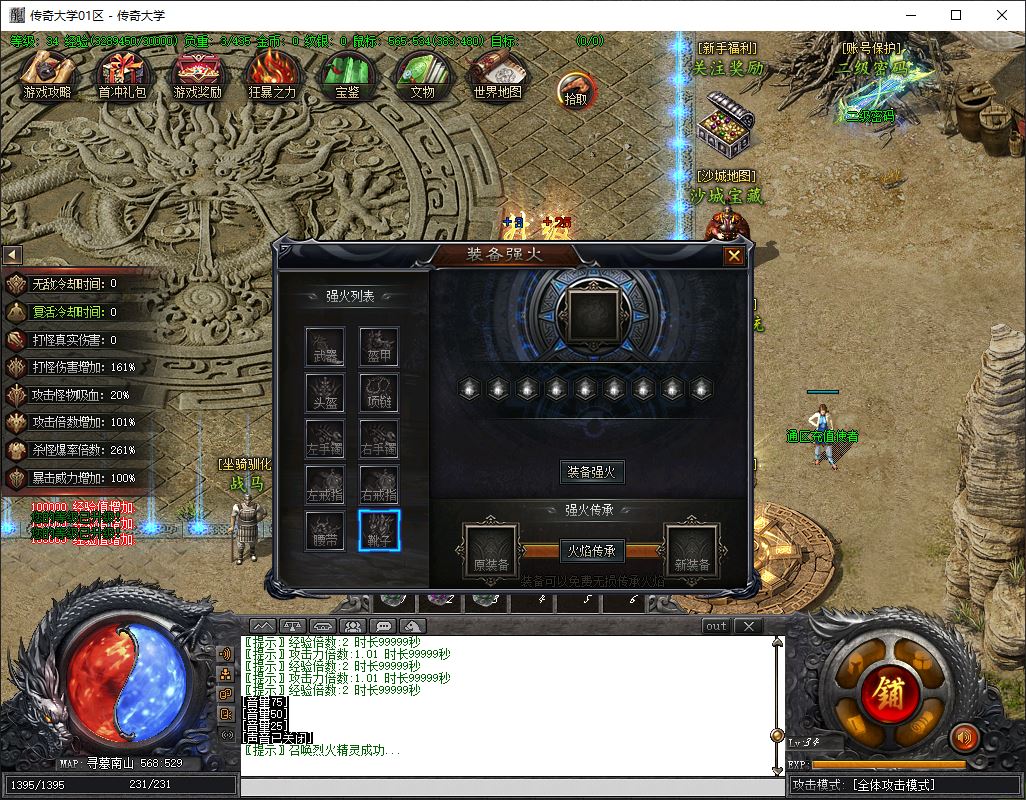
Task: Close the 装备强火 equipment panel
Action: pyautogui.click(x=734, y=256)
